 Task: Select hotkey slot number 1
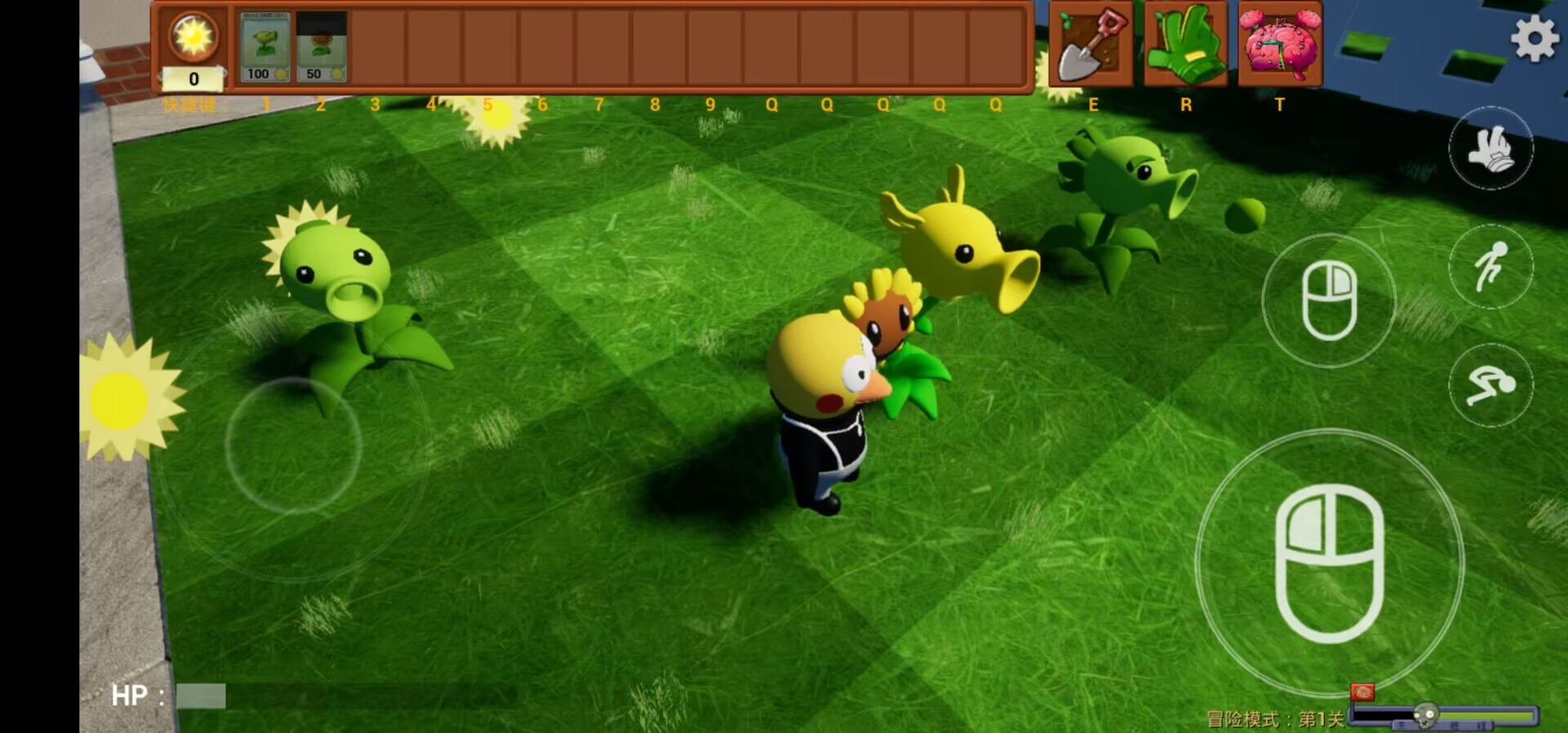click(265, 104)
